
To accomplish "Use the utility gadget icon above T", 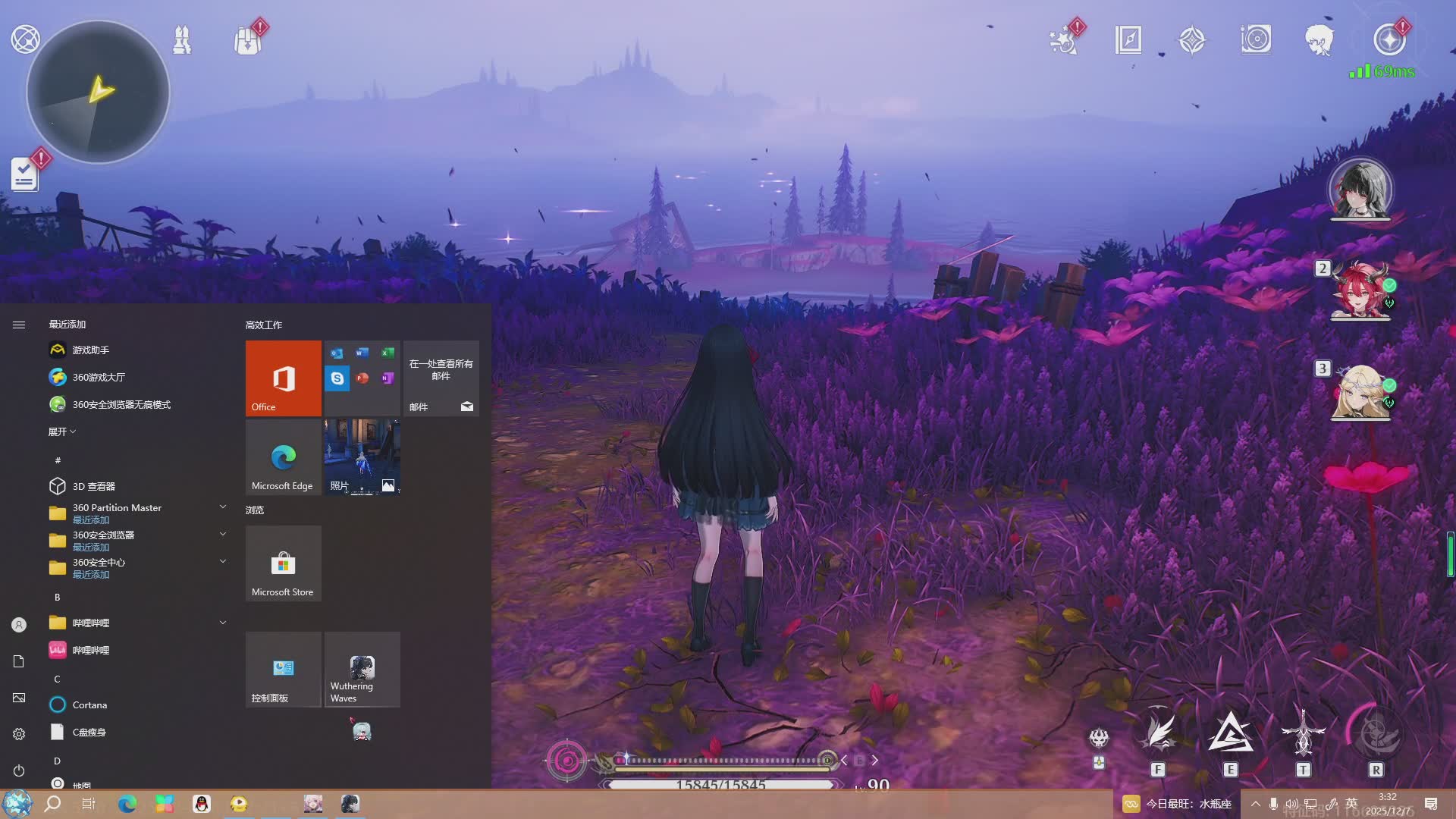I will 1303,733.
